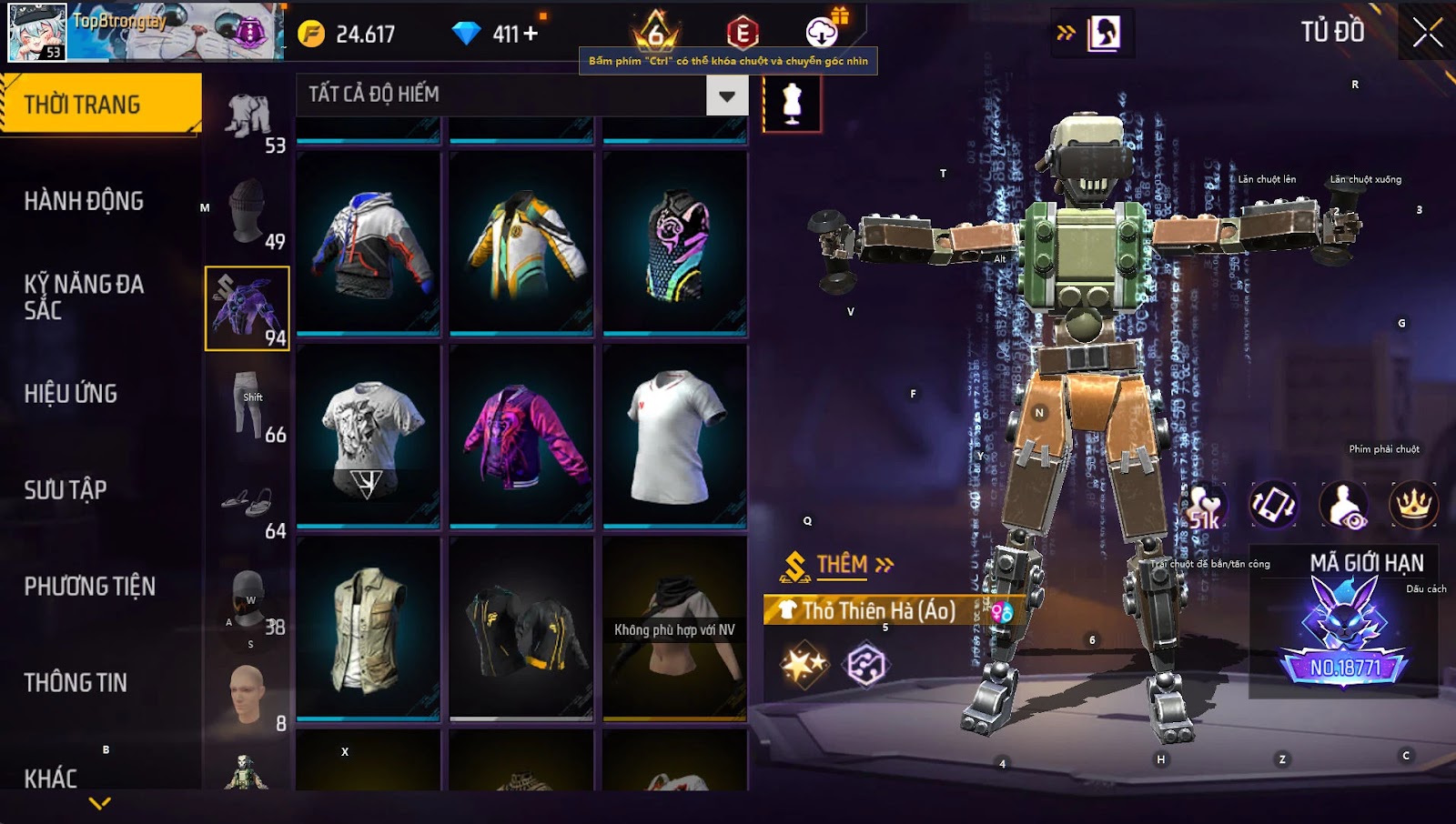Open Phương Tiện category
Image resolution: width=1456 pixels, height=824 pixels.
89,587
